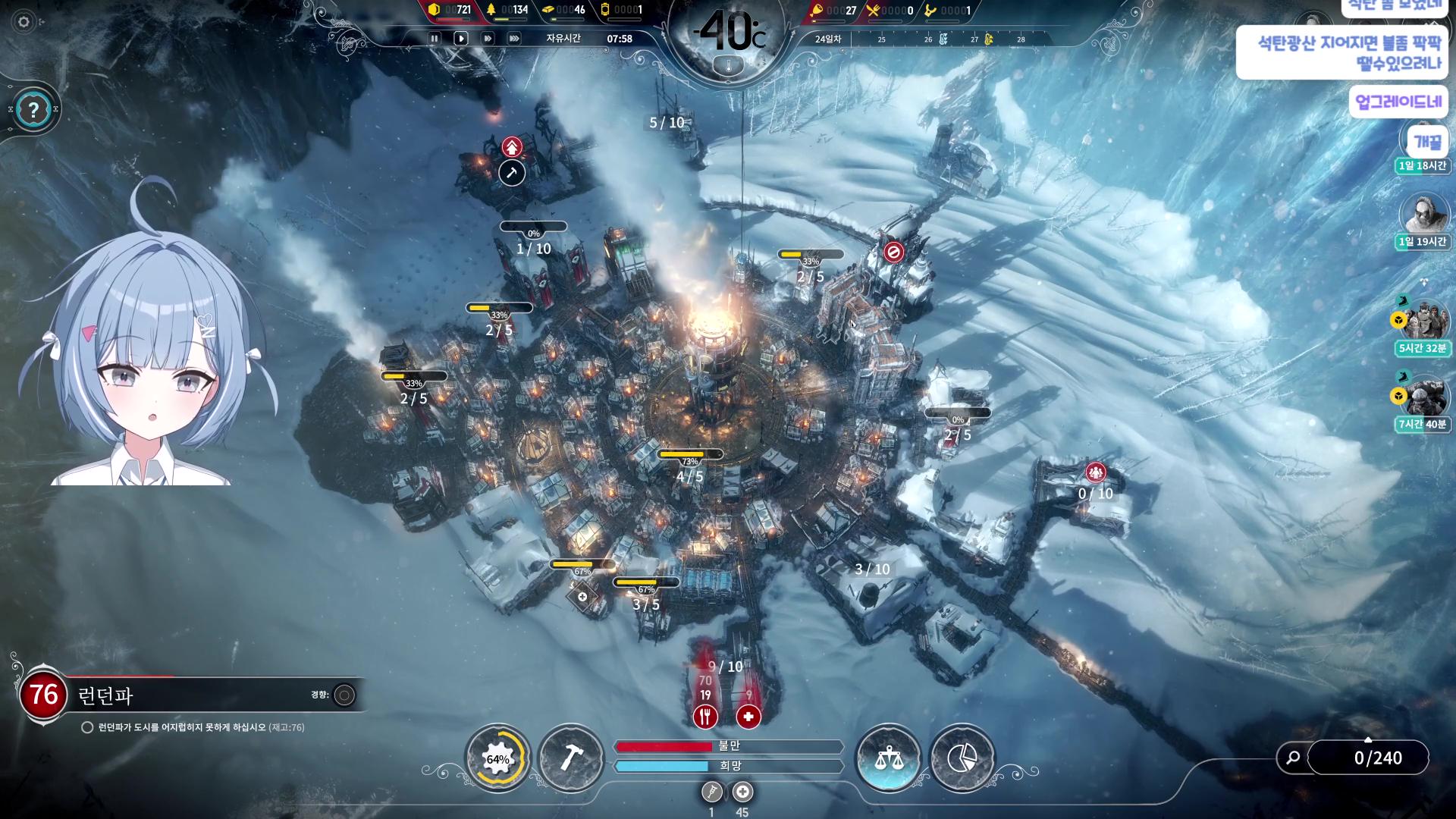Click the hammer icon marker over the building
The width and height of the screenshot is (1456, 819).
click(512, 173)
